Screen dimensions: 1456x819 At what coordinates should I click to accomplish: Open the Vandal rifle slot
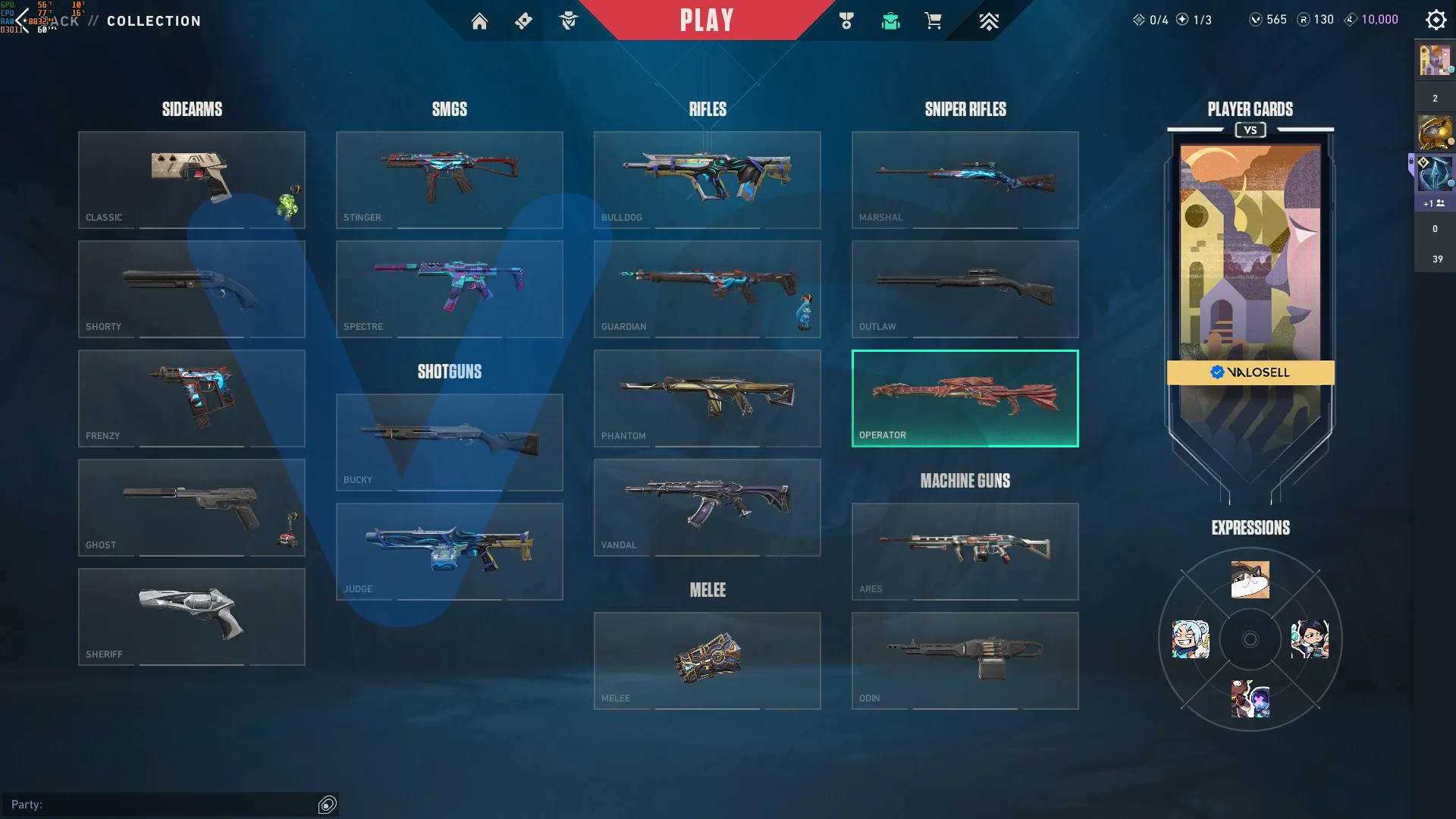[708, 507]
